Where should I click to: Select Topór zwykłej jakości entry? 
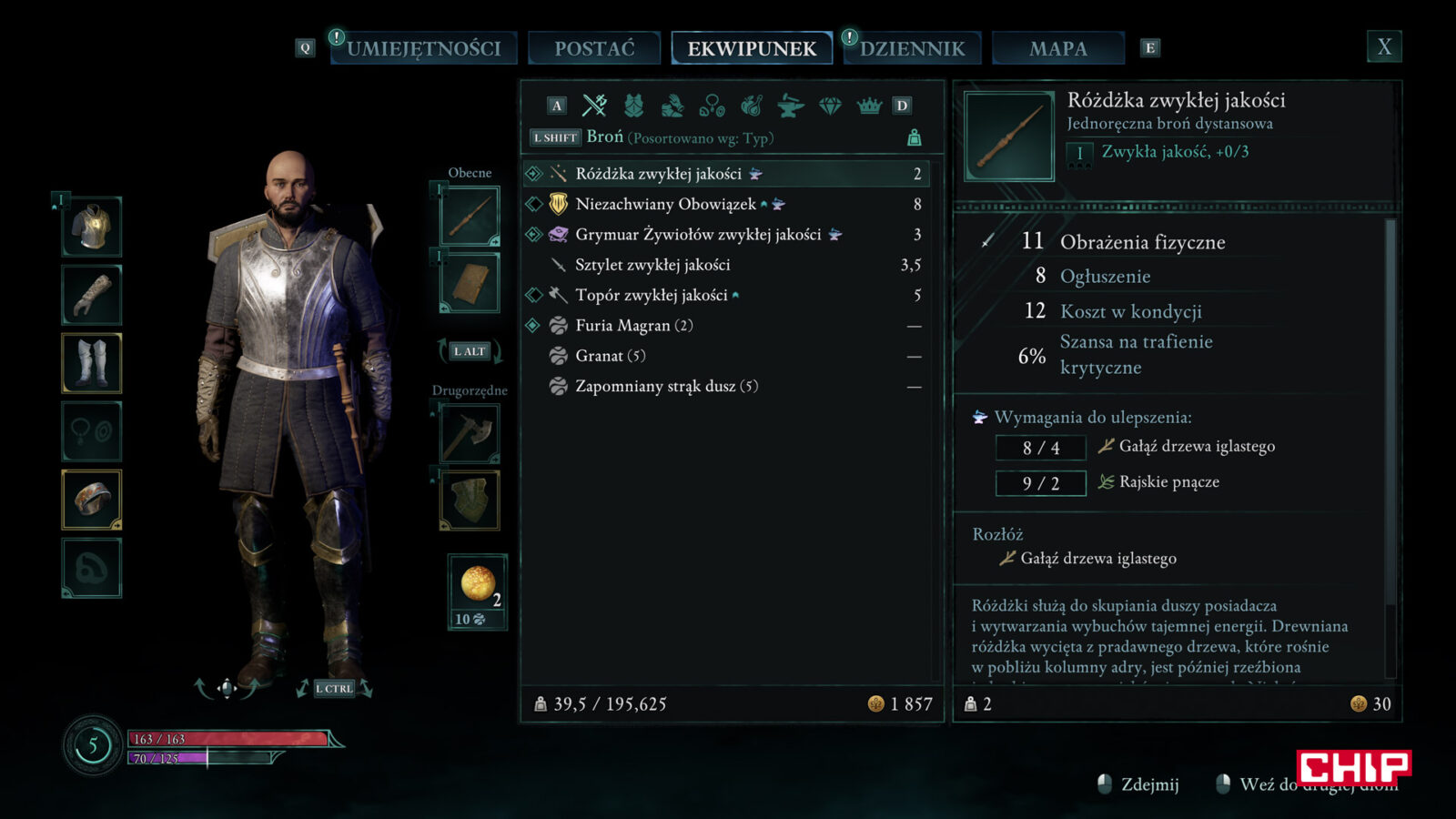click(x=651, y=295)
